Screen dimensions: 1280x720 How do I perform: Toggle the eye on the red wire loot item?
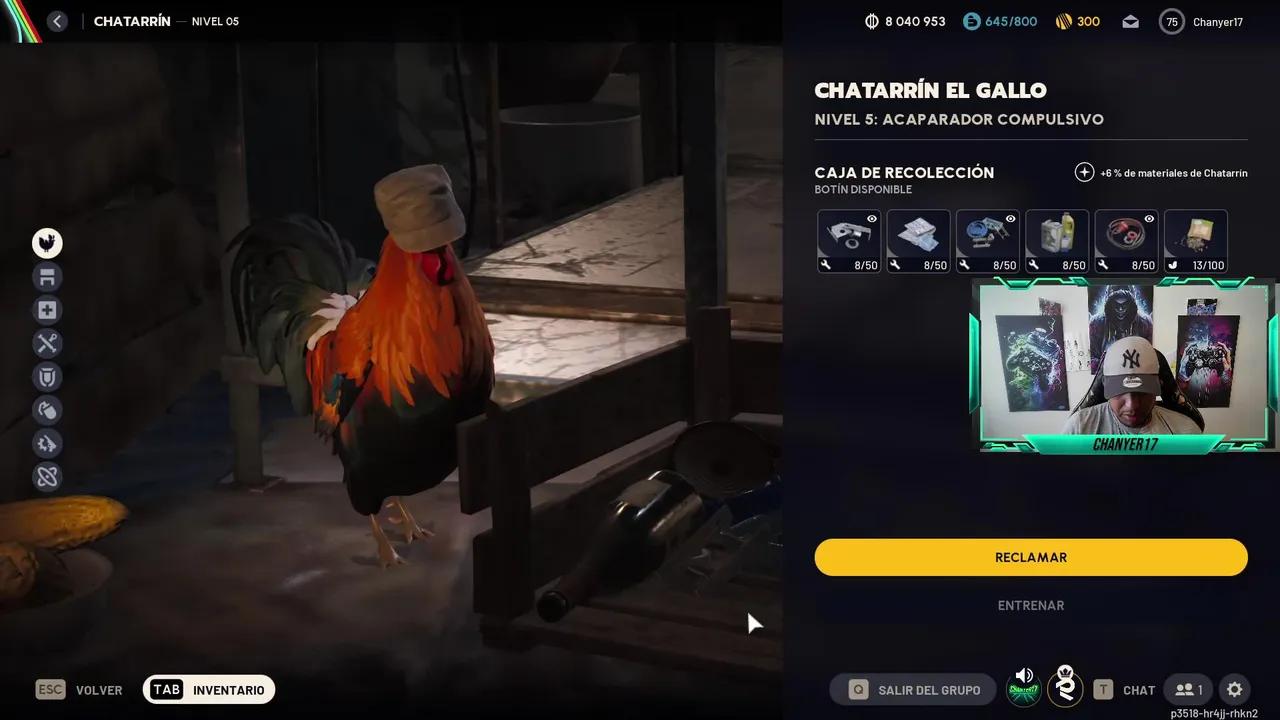click(x=1151, y=218)
